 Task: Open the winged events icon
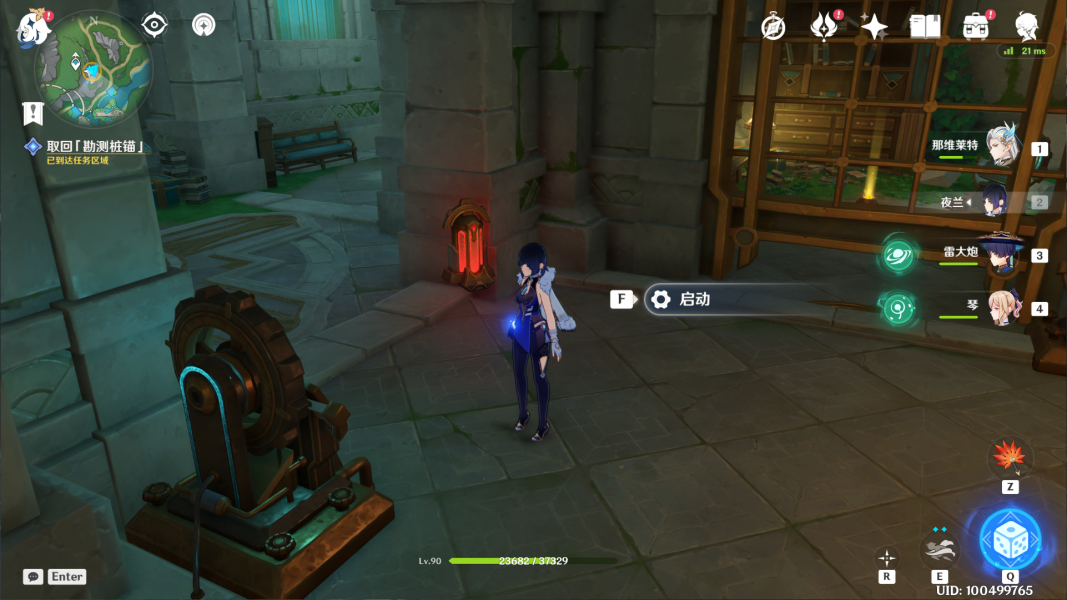823,27
